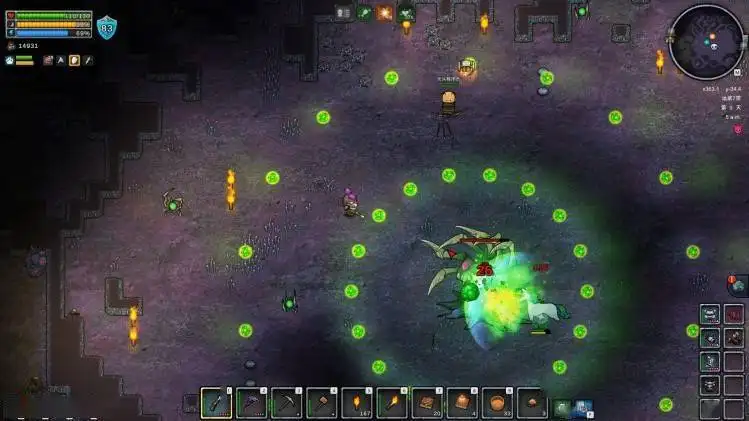
Task: Open the blue book icon beside the hotbar
Action: click(x=583, y=407)
